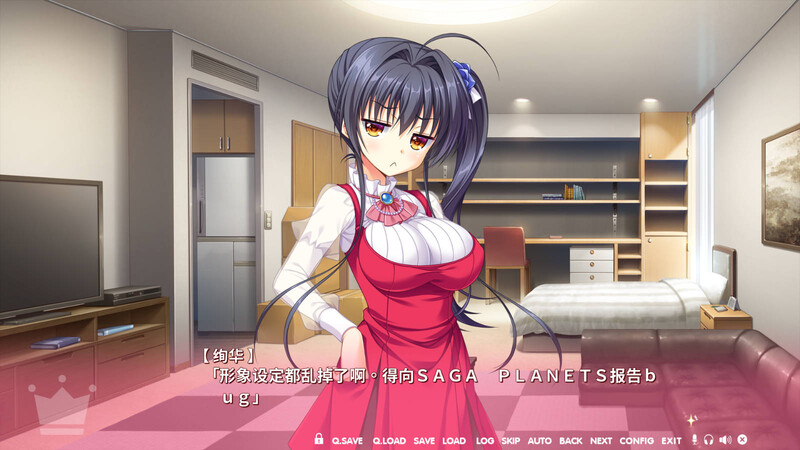The image size is (800, 450).
Task: Toggle the lock icon on the toolbar
Action: click(x=319, y=440)
